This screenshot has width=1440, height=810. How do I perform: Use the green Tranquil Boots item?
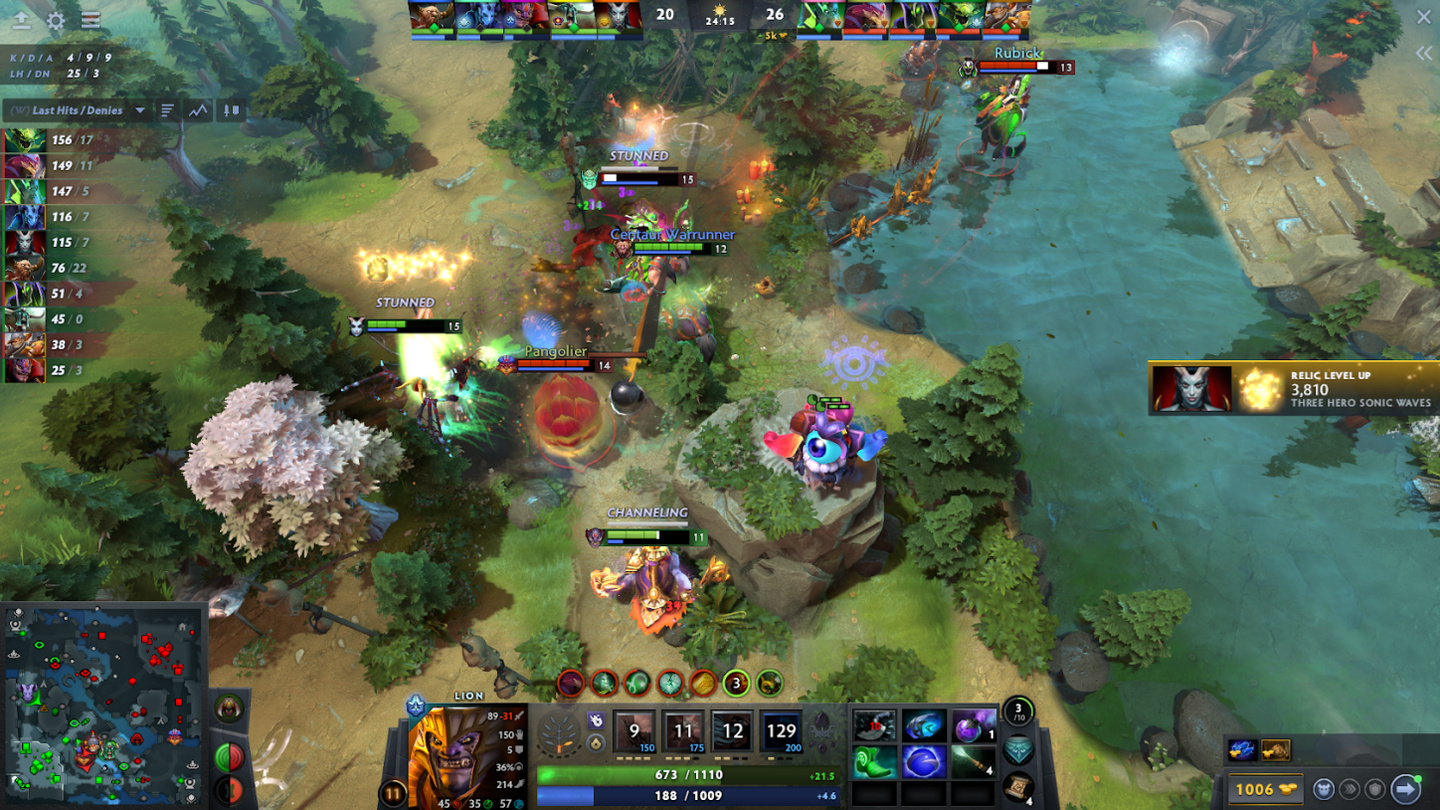point(874,762)
